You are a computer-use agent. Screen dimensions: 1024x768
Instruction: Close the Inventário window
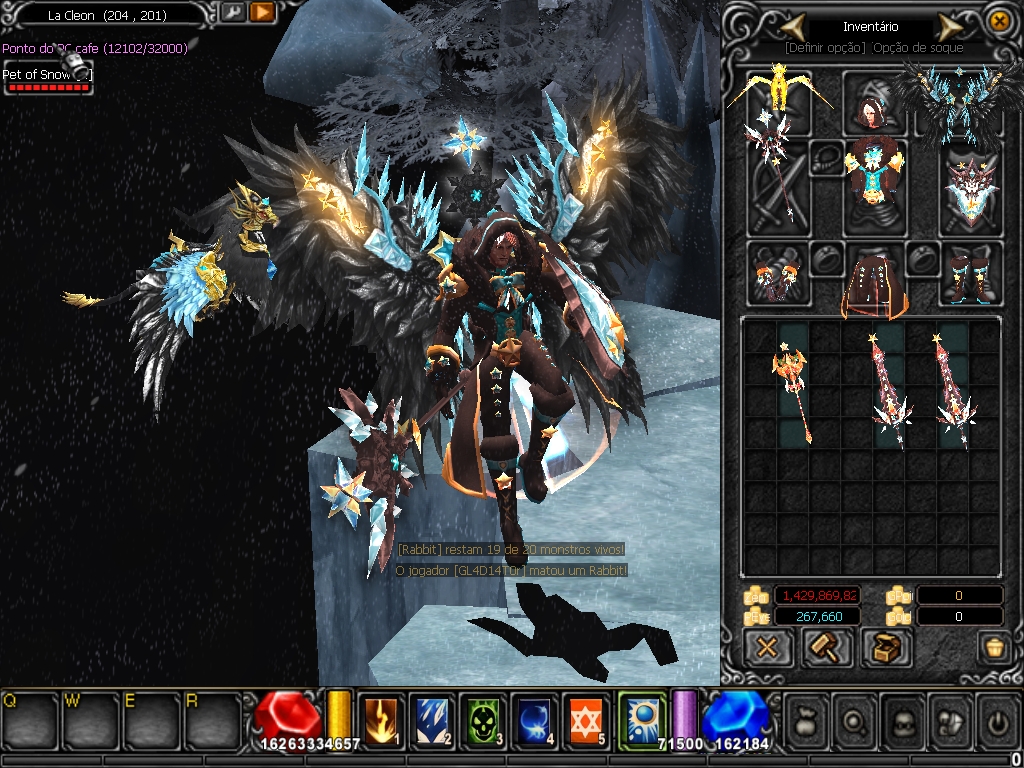pos(998,21)
